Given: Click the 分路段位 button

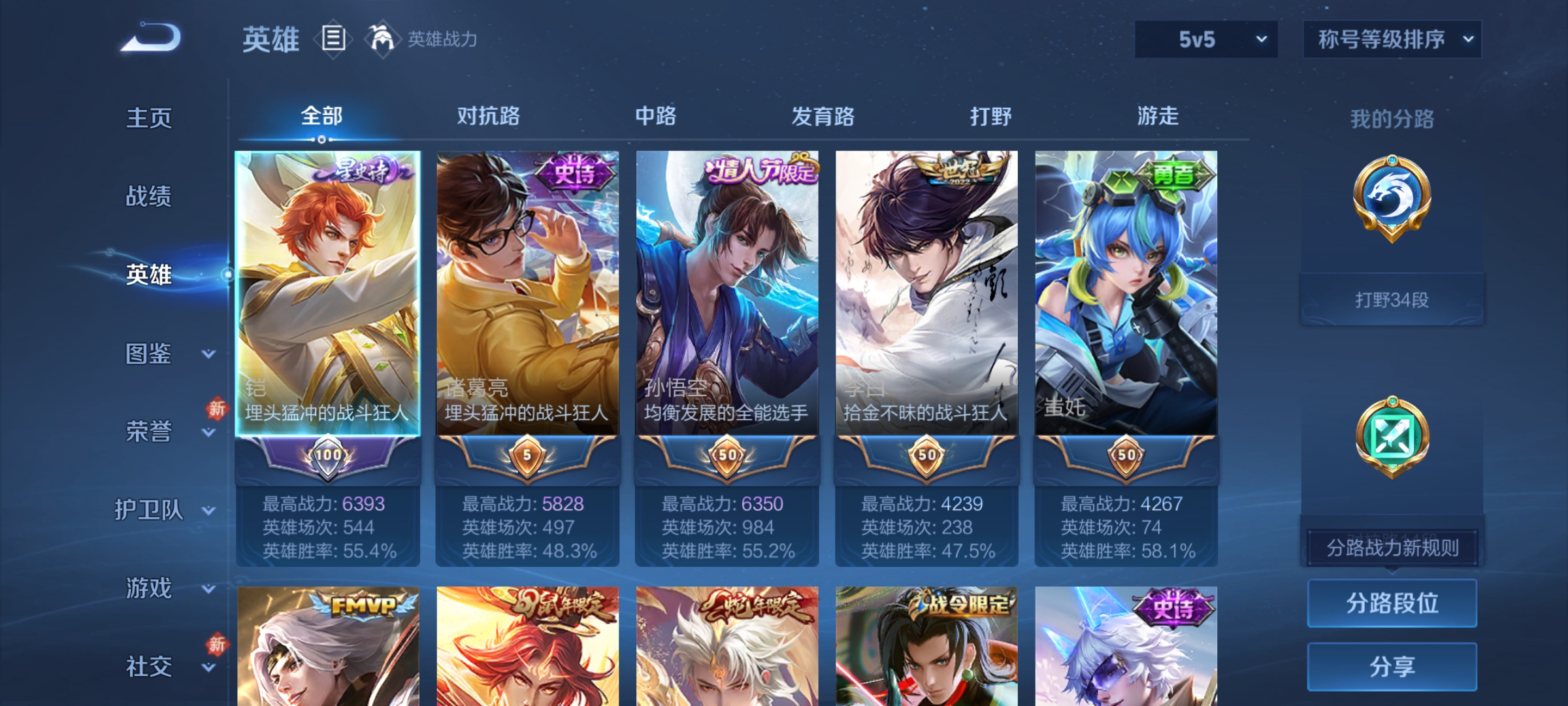Looking at the screenshot, I should click(1392, 603).
